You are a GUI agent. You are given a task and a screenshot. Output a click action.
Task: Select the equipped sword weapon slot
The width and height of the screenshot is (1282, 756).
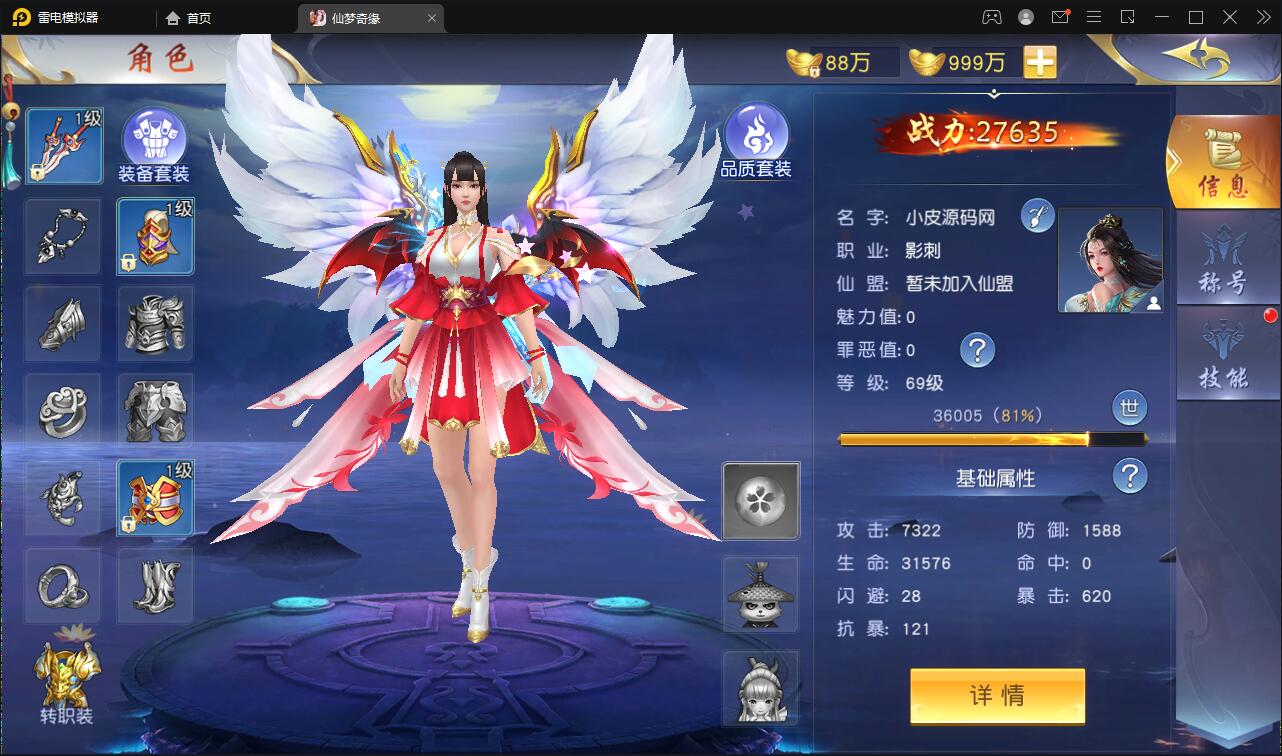tap(65, 147)
